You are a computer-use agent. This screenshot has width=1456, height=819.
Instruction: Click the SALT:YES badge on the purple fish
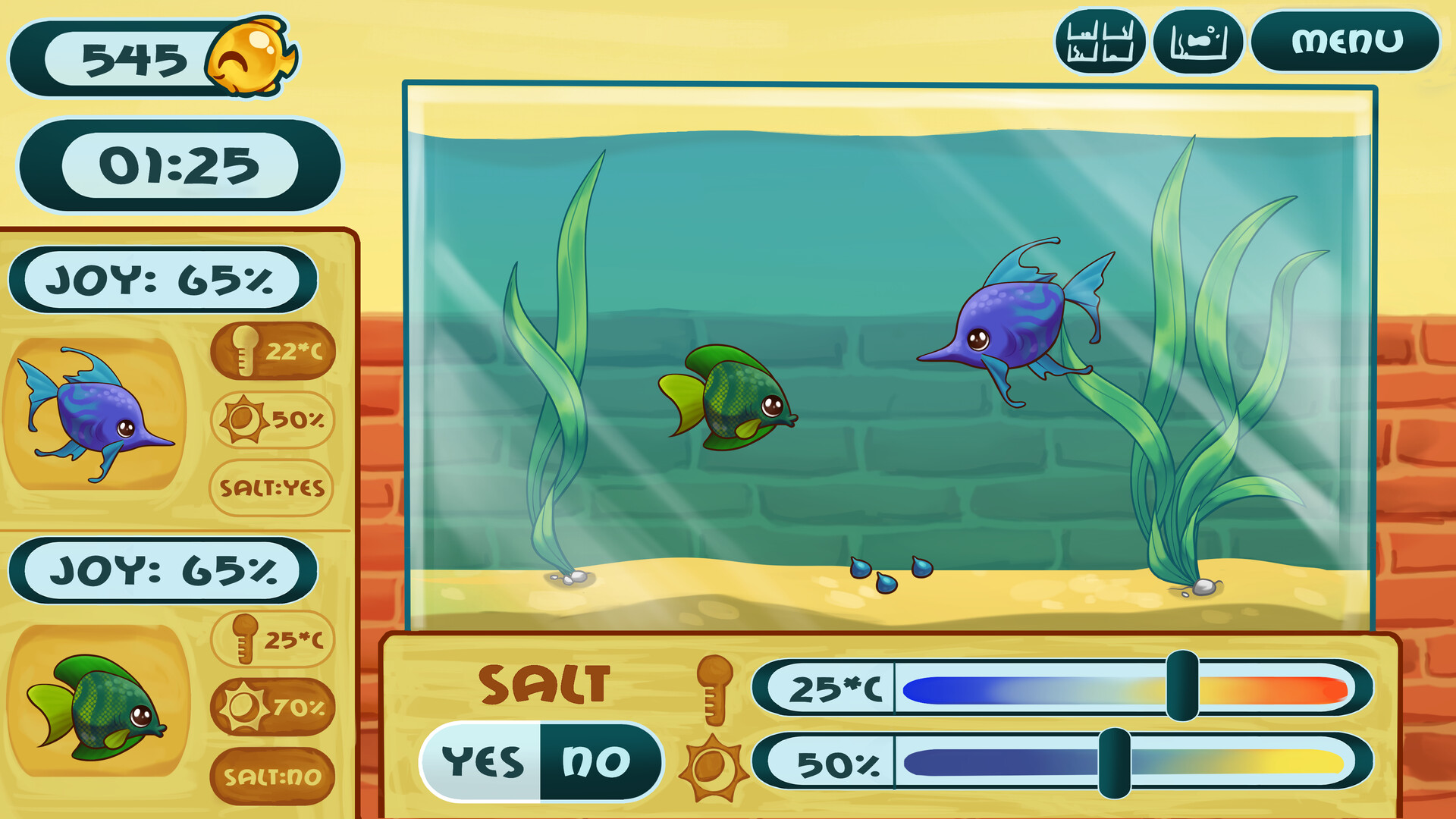click(x=273, y=488)
